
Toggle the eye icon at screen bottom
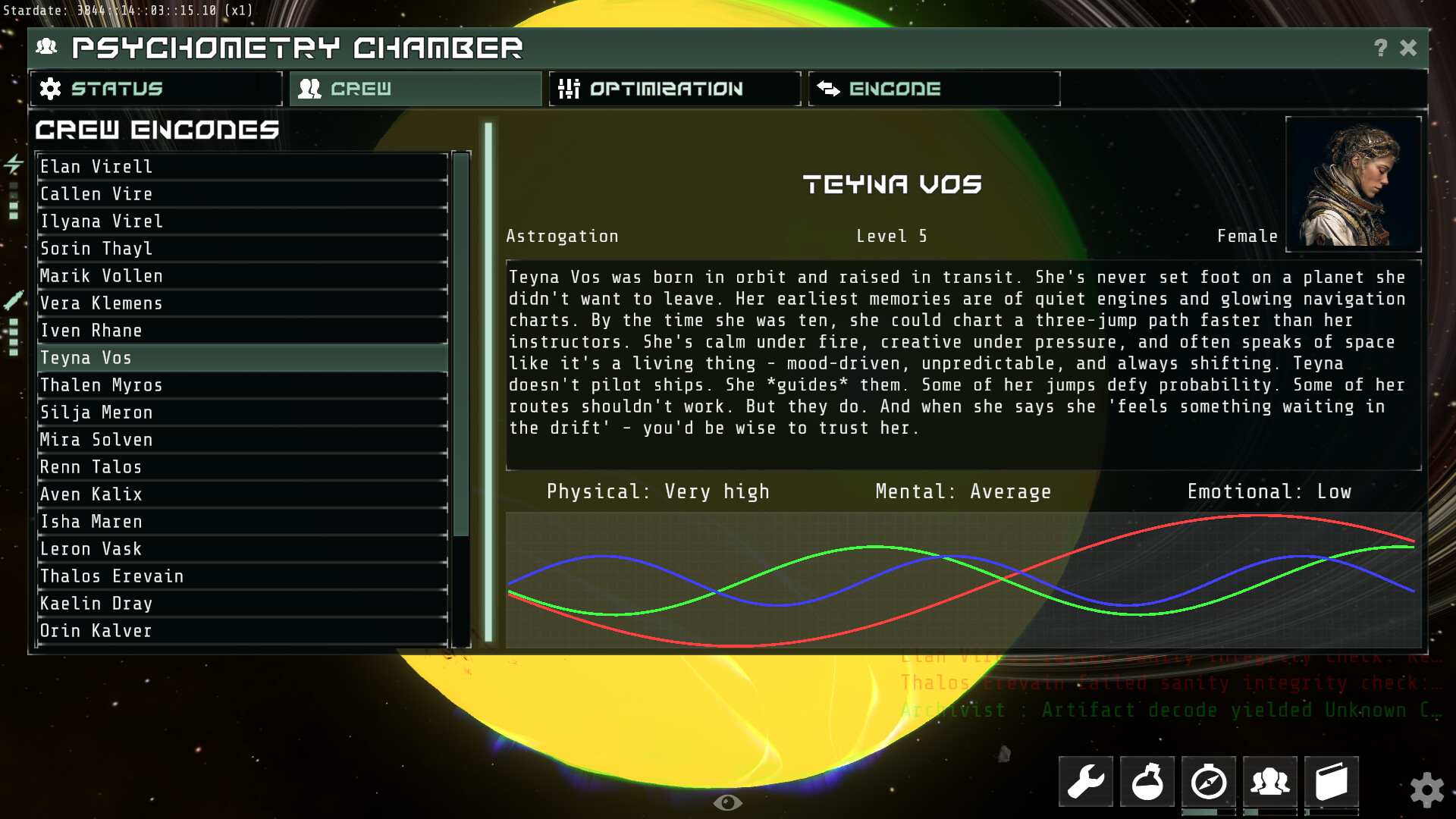point(730,802)
